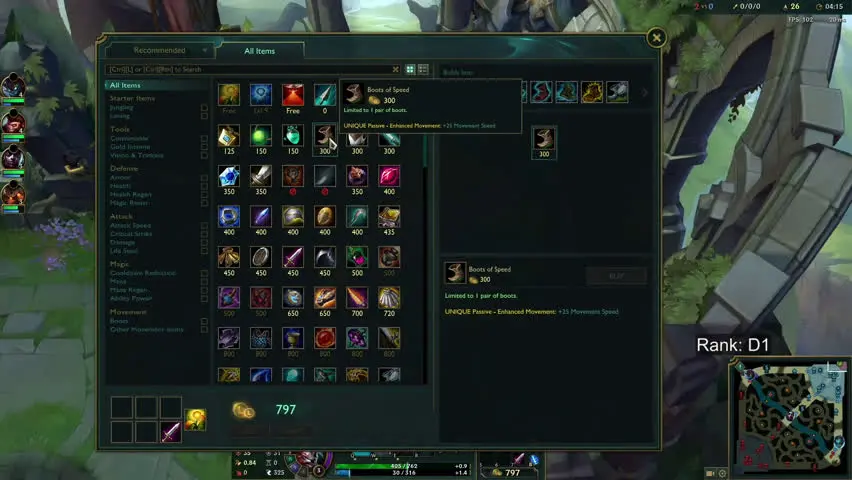Switch the shop to grid view
852x480 pixels.
point(410,70)
